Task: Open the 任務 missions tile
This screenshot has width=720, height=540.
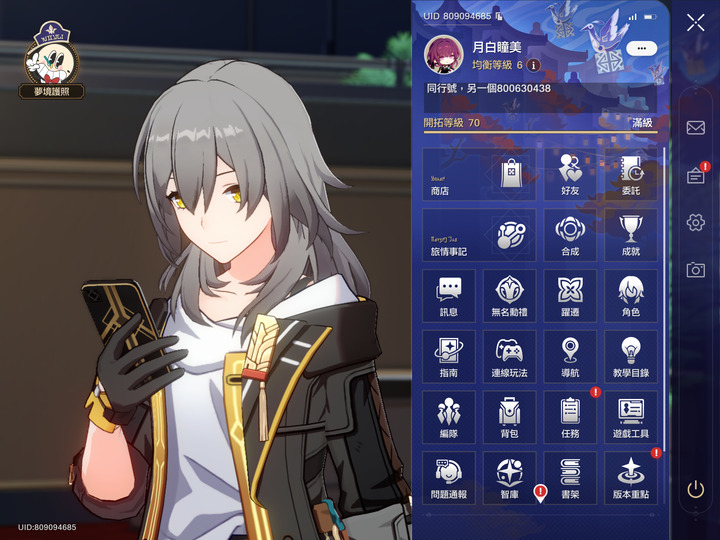Action: coord(569,417)
